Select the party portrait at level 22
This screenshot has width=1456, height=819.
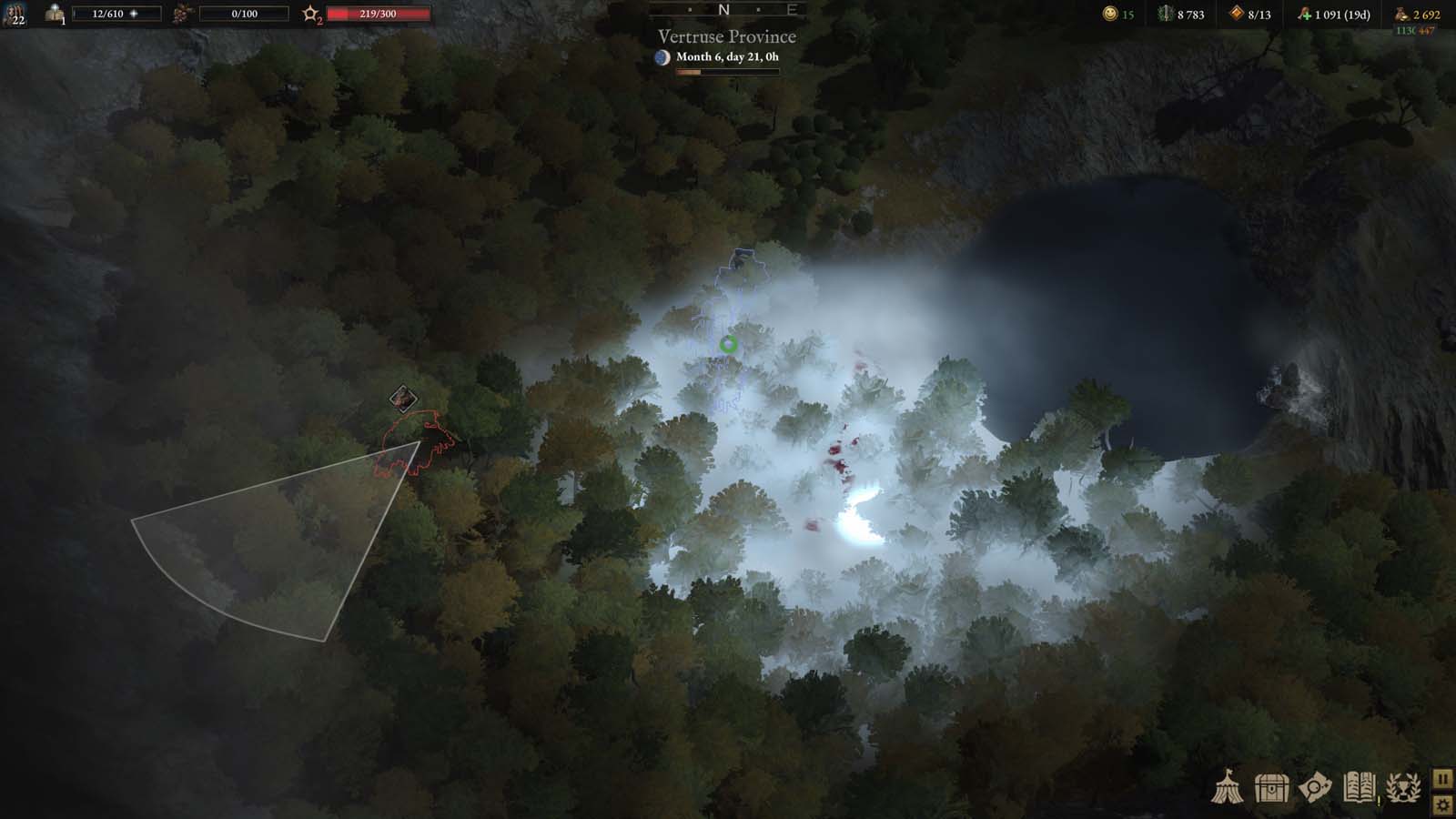[15, 15]
